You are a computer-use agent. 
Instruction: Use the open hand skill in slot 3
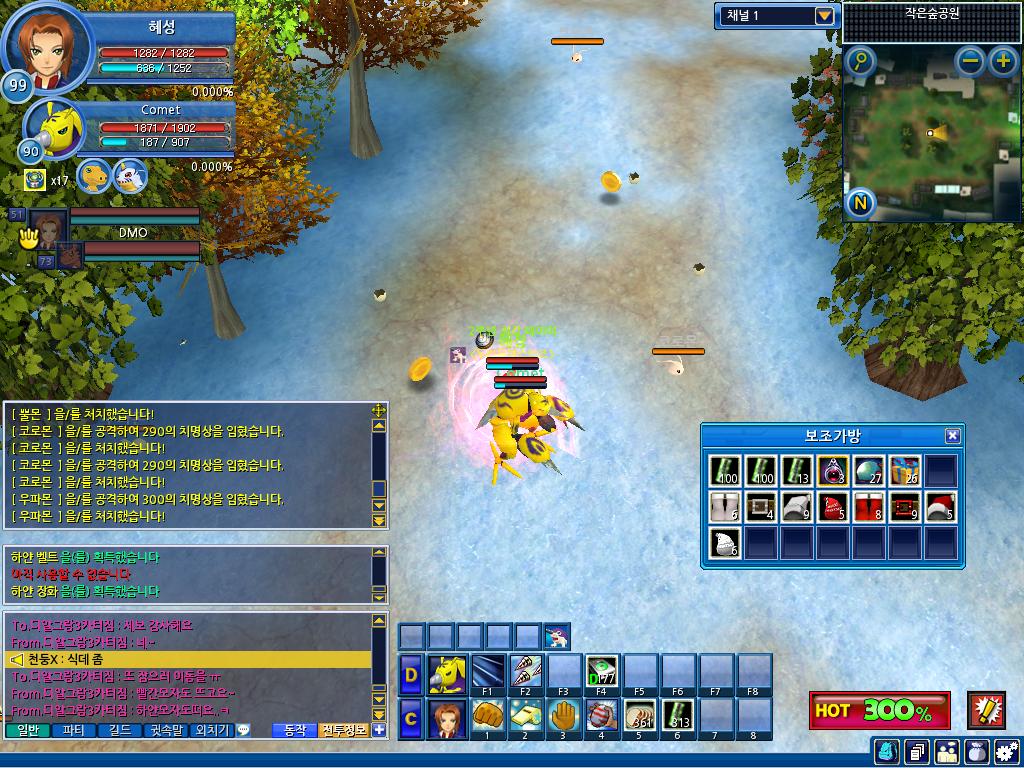coord(563,716)
